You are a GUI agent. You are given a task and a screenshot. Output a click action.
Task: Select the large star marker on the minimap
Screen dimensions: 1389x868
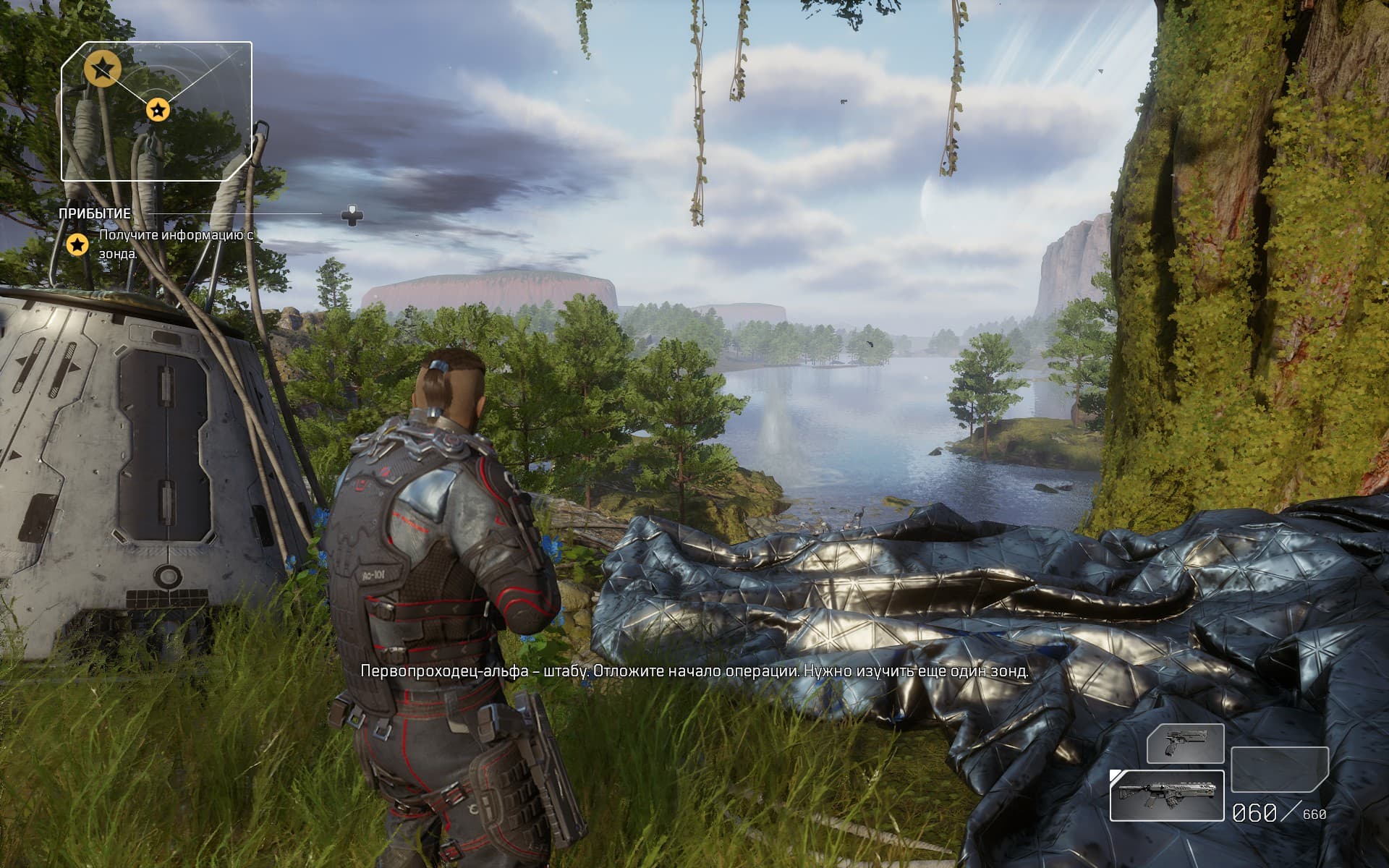click(102, 69)
